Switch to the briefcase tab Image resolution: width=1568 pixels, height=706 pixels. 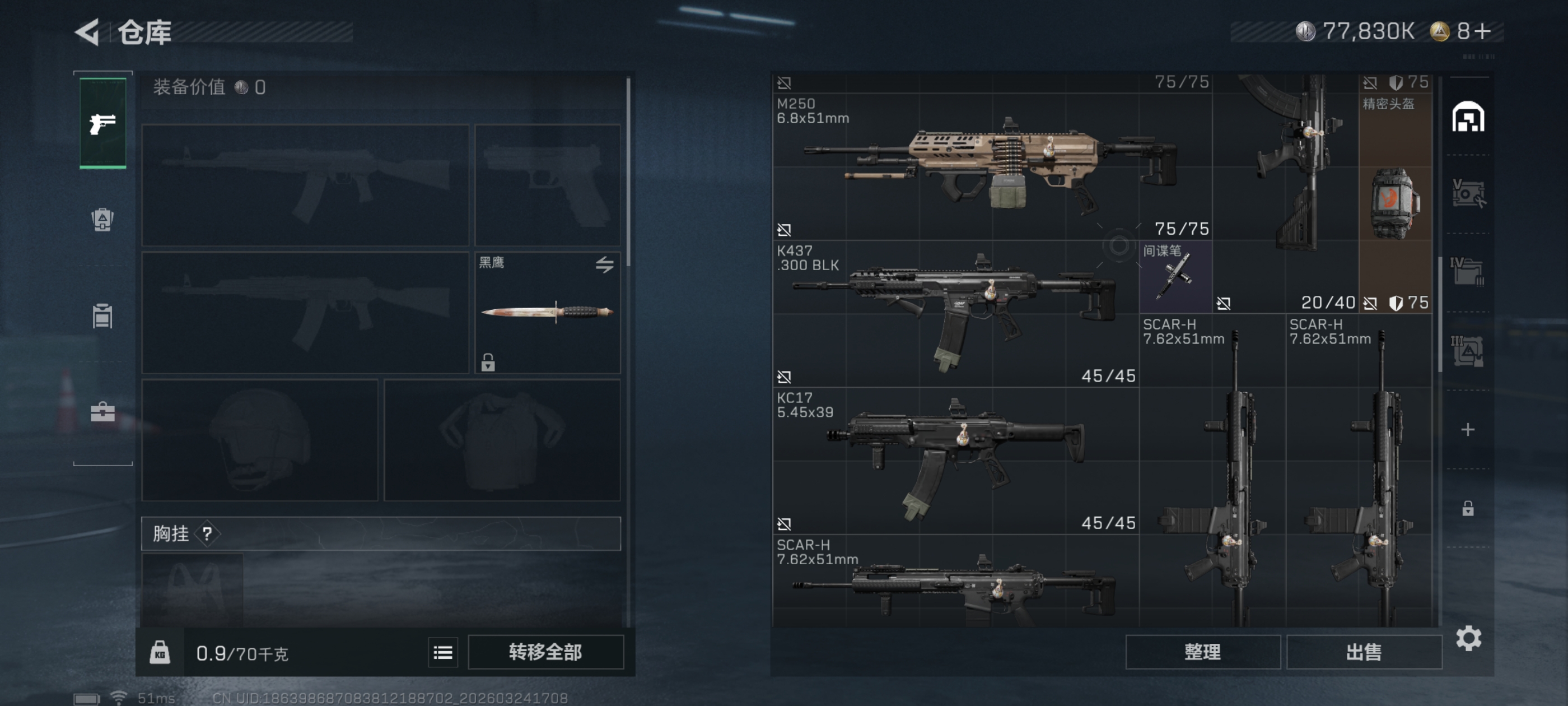[103, 412]
